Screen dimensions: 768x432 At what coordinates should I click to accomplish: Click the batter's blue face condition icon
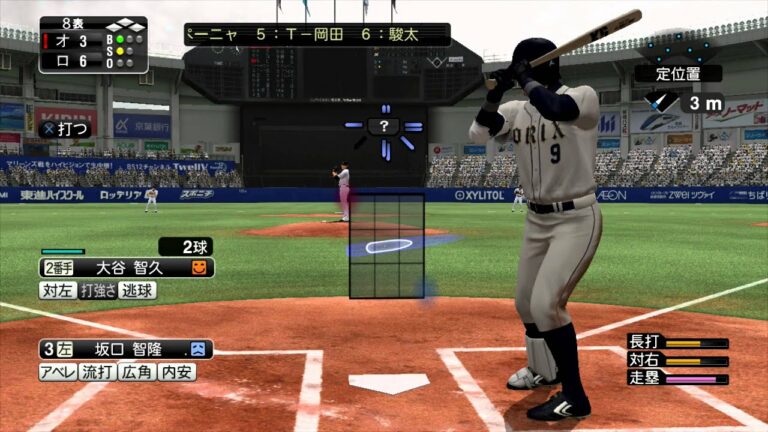tap(198, 350)
